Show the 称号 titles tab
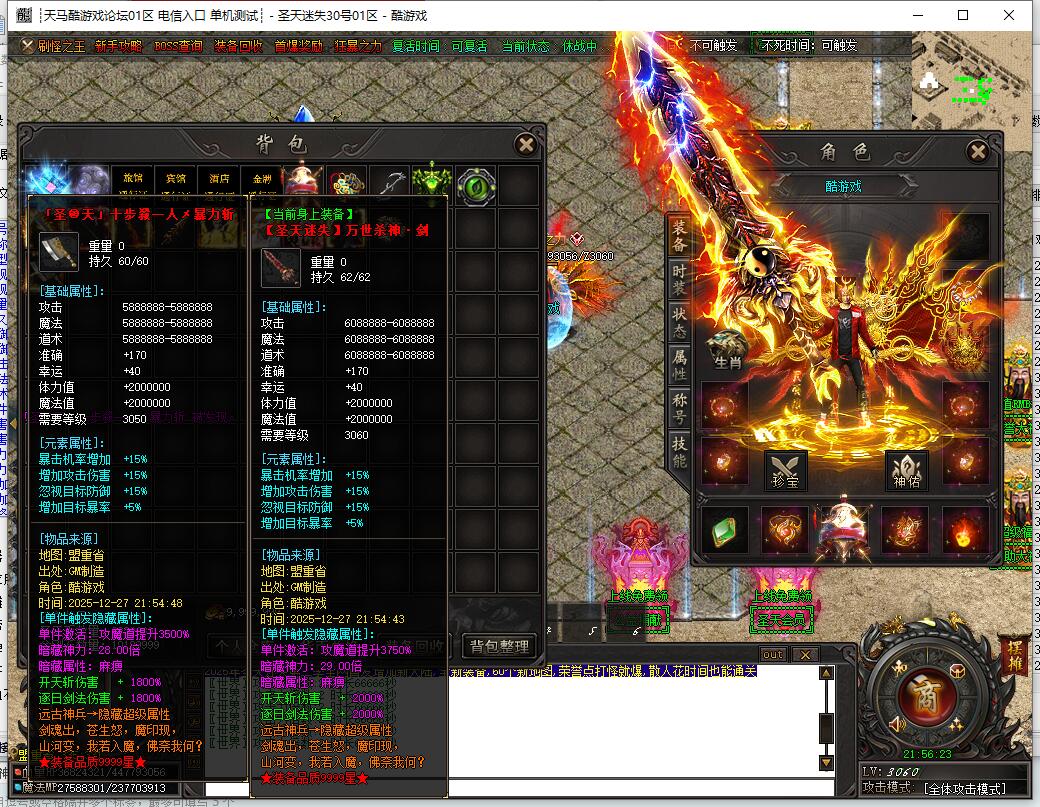This screenshot has height=807, width=1040. click(x=679, y=409)
